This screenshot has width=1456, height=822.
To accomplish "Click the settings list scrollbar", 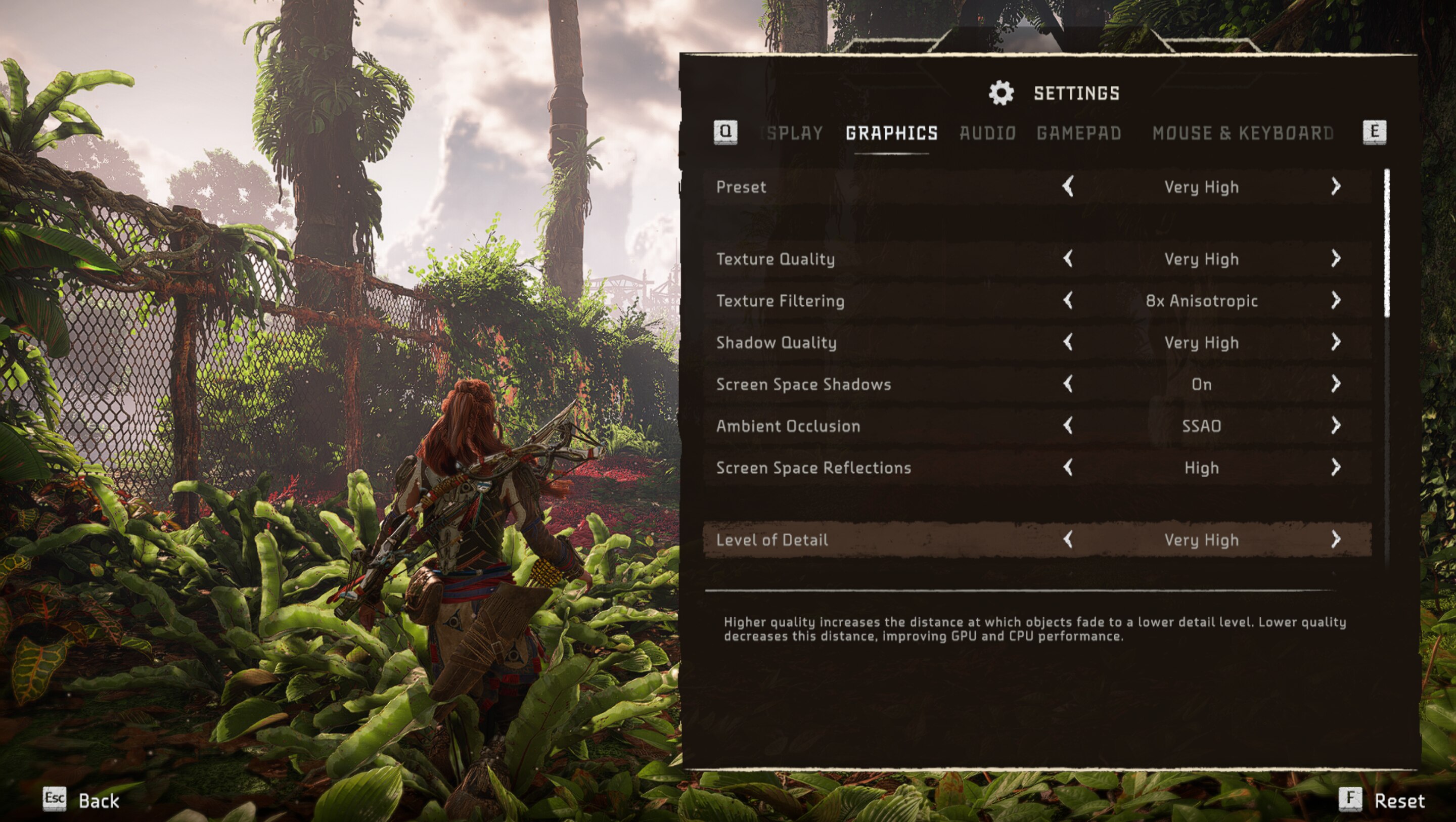I will point(1387,243).
